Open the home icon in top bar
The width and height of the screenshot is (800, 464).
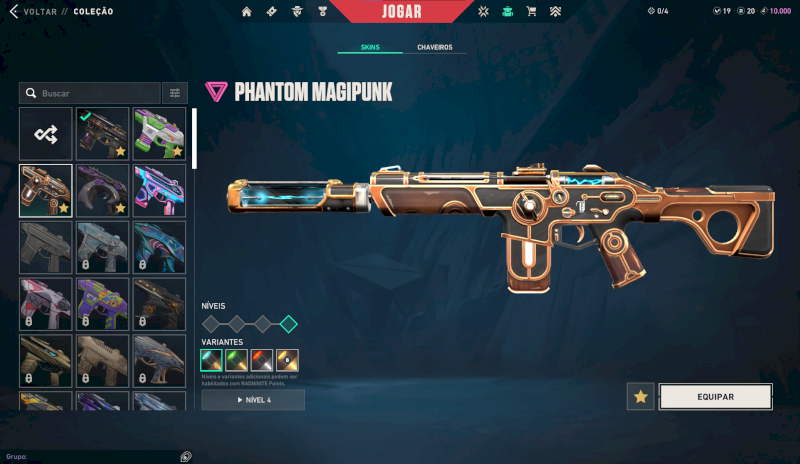pyautogui.click(x=247, y=12)
